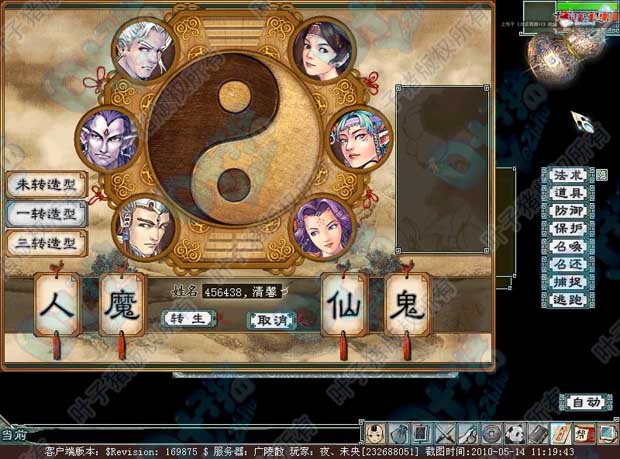This screenshot has width=620, height=459.
Task: Switch to the 一转造型 appearance option
Action: pyautogui.click(x=46, y=213)
